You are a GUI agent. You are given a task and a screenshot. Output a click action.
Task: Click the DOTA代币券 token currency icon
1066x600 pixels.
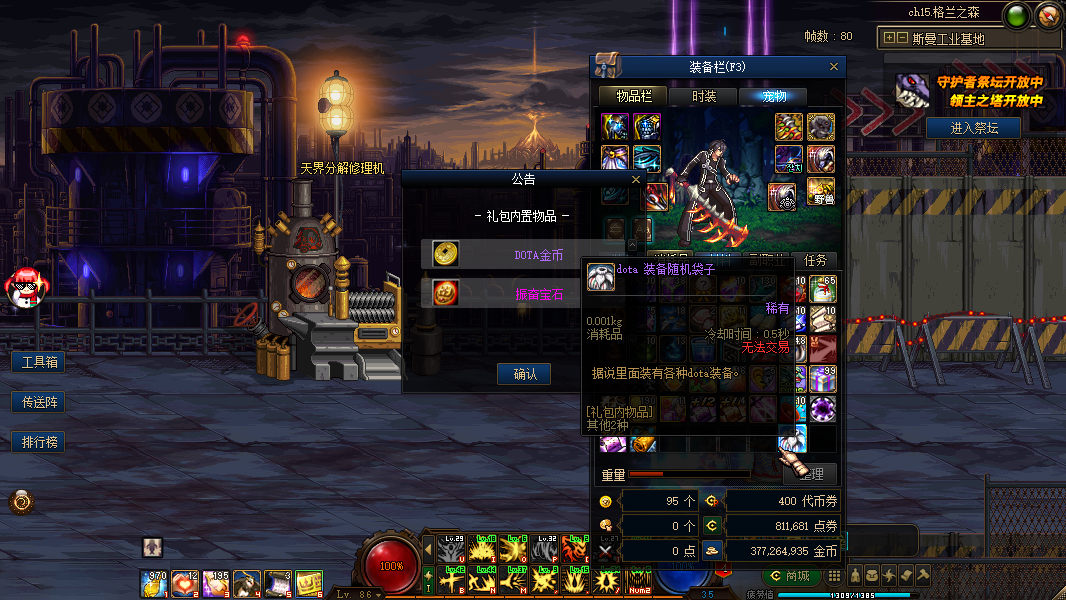tap(711, 501)
